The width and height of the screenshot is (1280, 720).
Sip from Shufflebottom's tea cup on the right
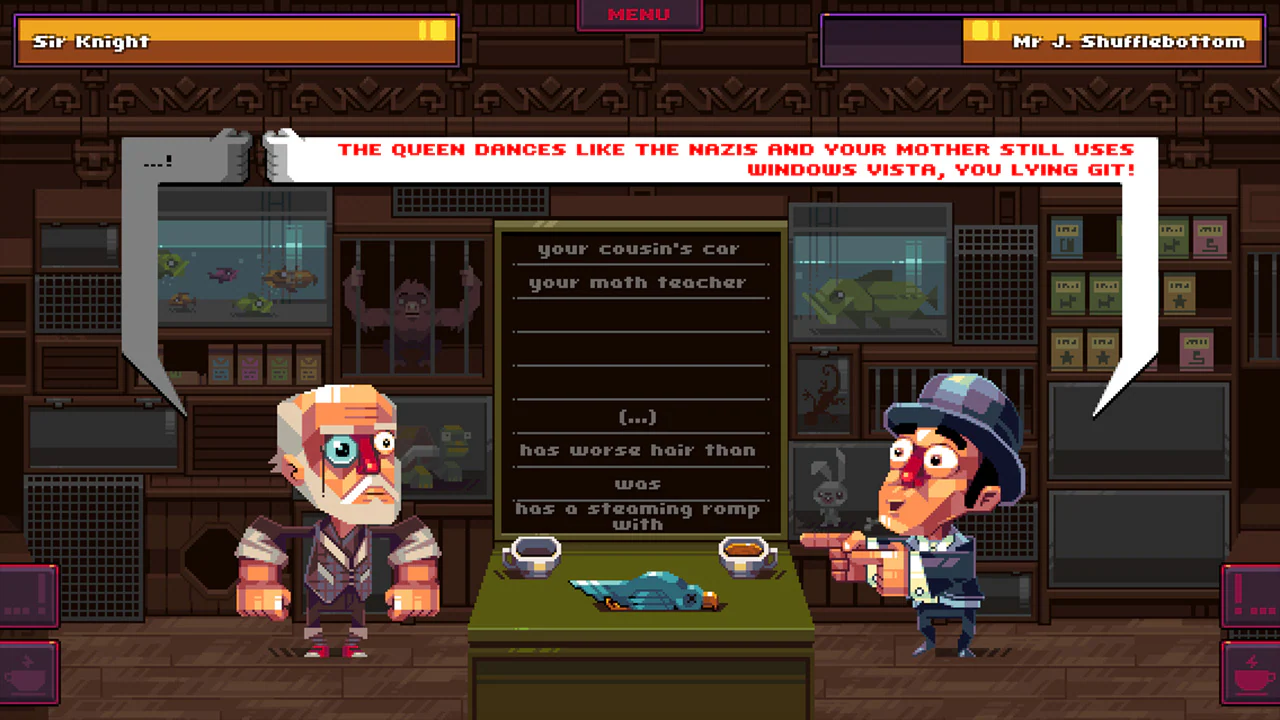[748, 553]
